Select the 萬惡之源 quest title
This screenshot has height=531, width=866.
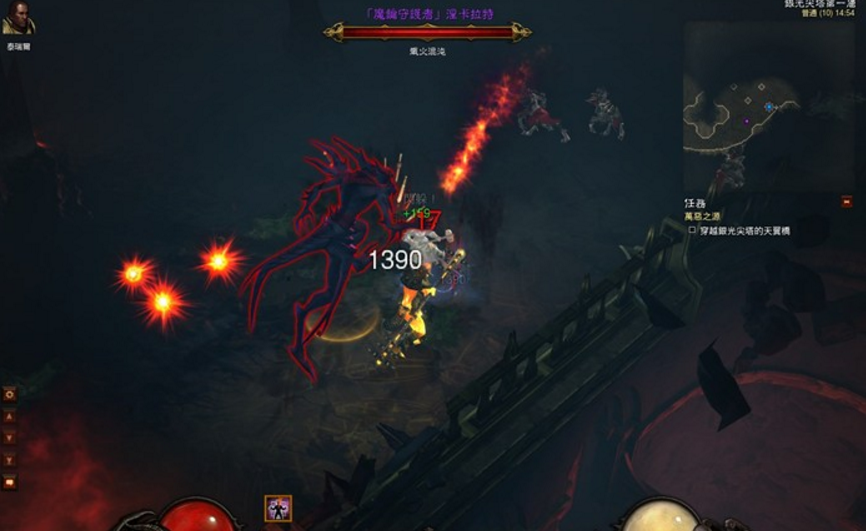(x=702, y=216)
